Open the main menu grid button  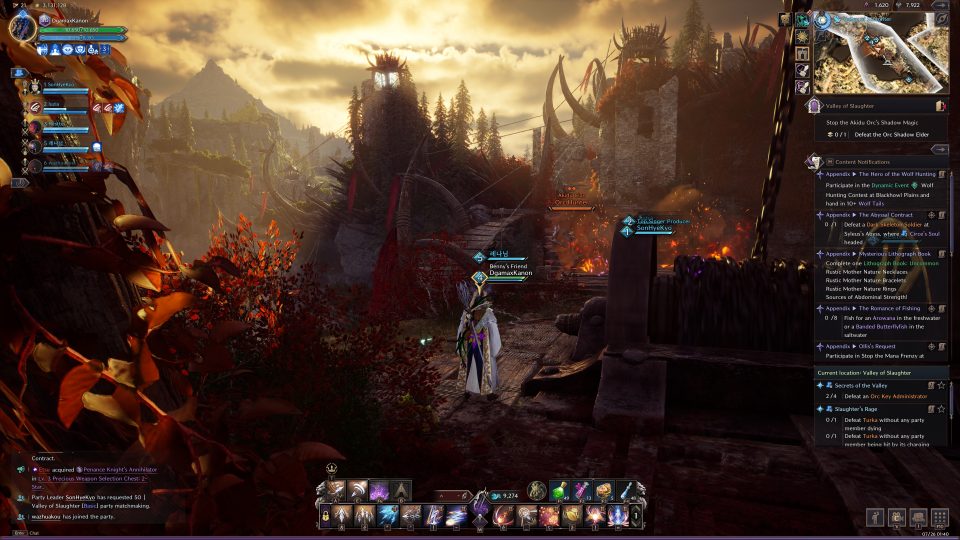[939, 517]
